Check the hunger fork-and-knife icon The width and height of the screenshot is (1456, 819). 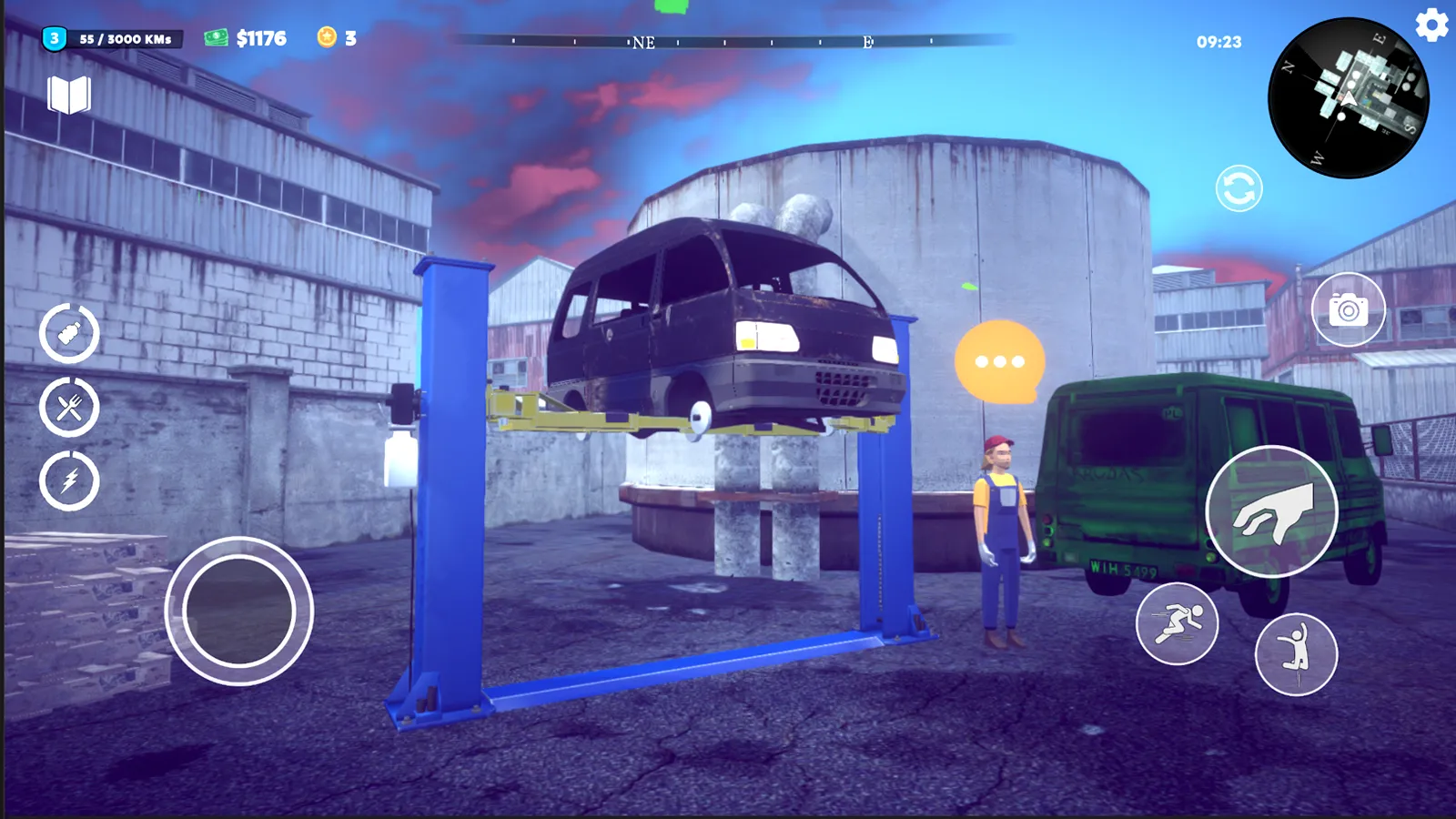pos(68,405)
